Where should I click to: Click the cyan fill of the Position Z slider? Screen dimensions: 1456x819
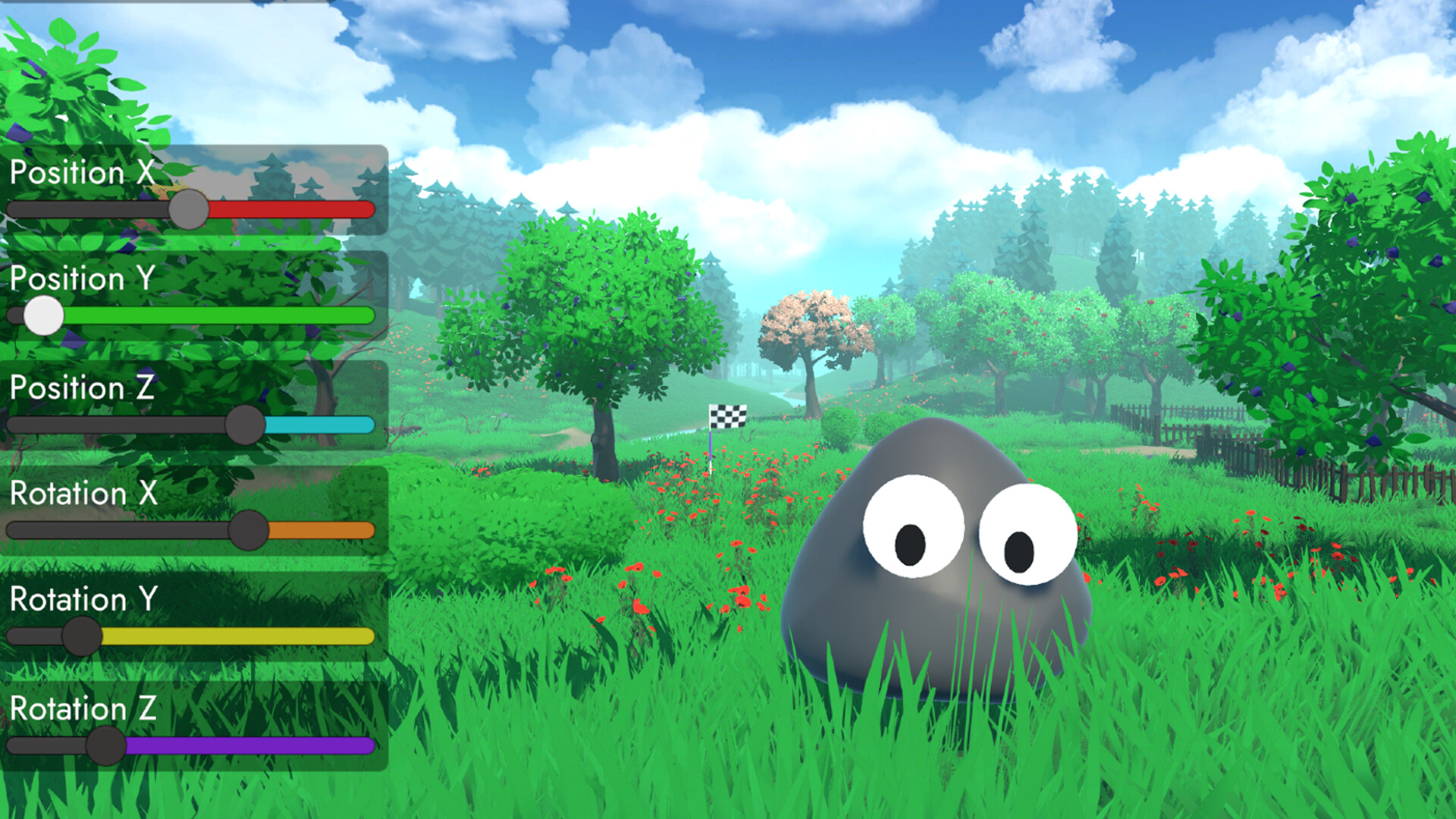click(318, 425)
